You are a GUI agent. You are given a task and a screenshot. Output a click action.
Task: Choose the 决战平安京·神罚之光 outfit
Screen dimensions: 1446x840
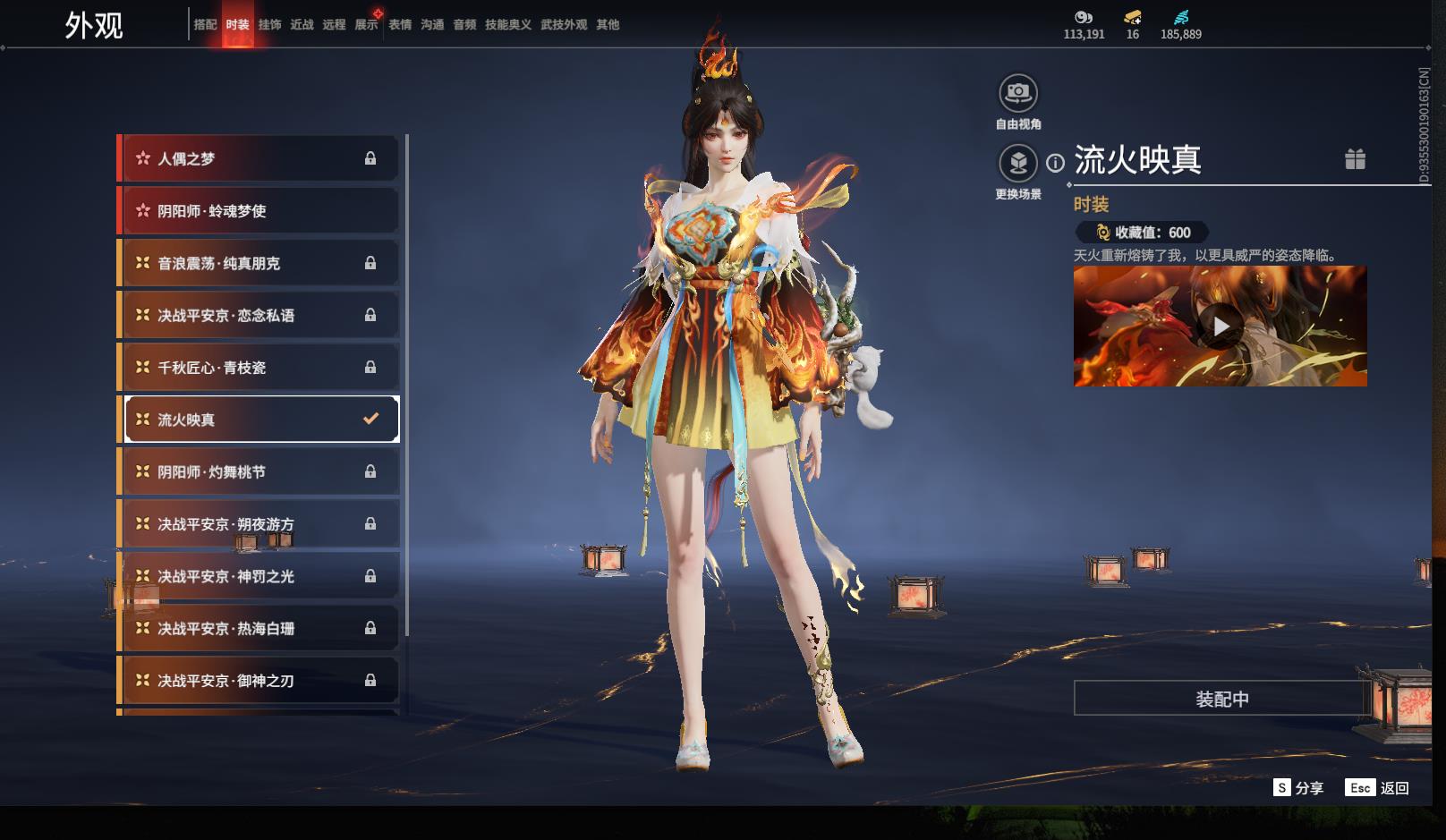pyautogui.click(x=259, y=576)
